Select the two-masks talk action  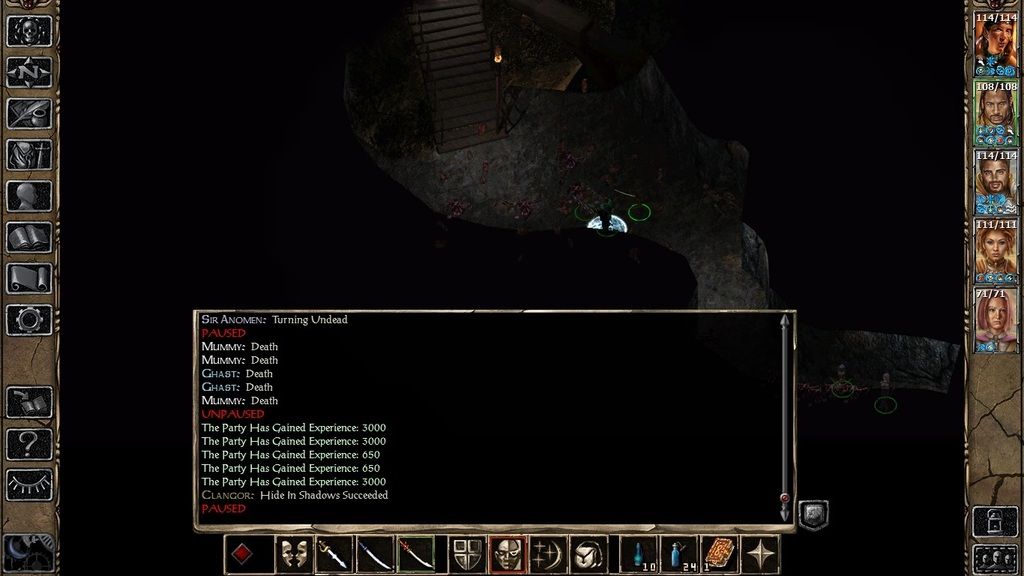coord(292,554)
